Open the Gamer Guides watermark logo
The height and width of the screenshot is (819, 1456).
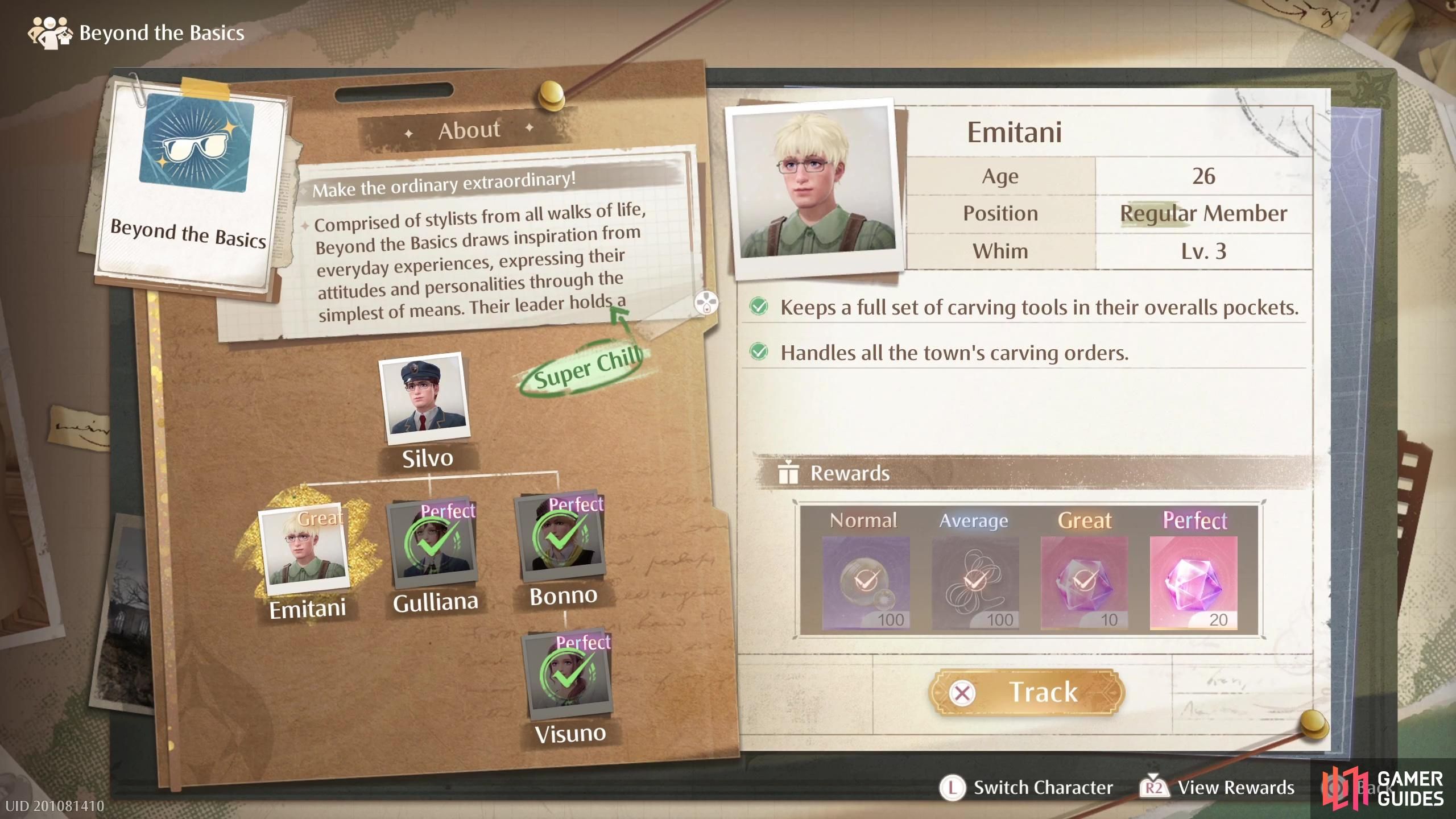(x=1383, y=789)
